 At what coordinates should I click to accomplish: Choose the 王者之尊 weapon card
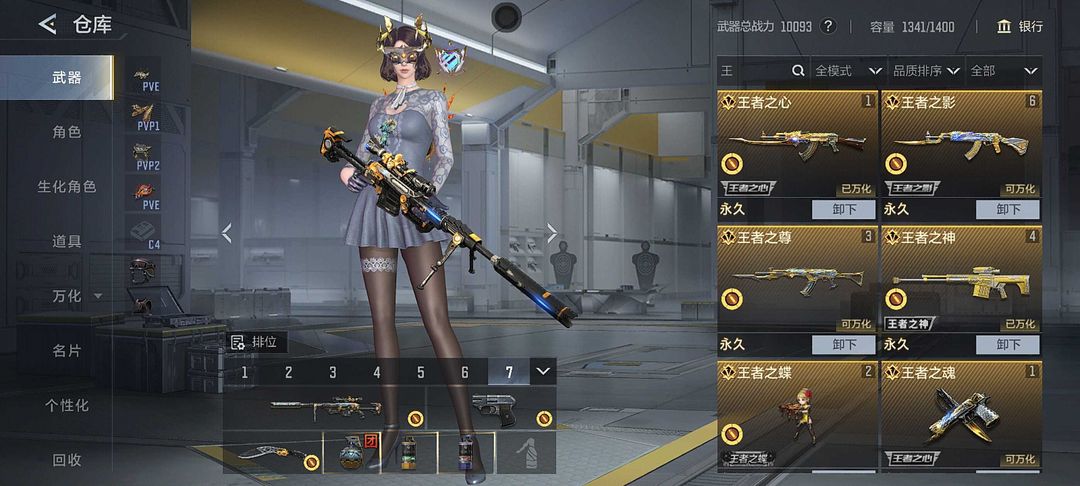coord(797,280)
